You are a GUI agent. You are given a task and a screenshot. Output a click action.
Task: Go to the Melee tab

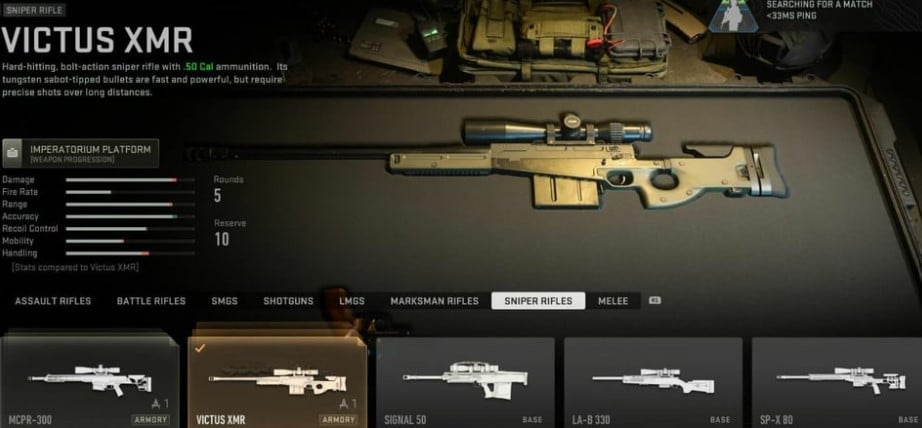tap(613, 301)
